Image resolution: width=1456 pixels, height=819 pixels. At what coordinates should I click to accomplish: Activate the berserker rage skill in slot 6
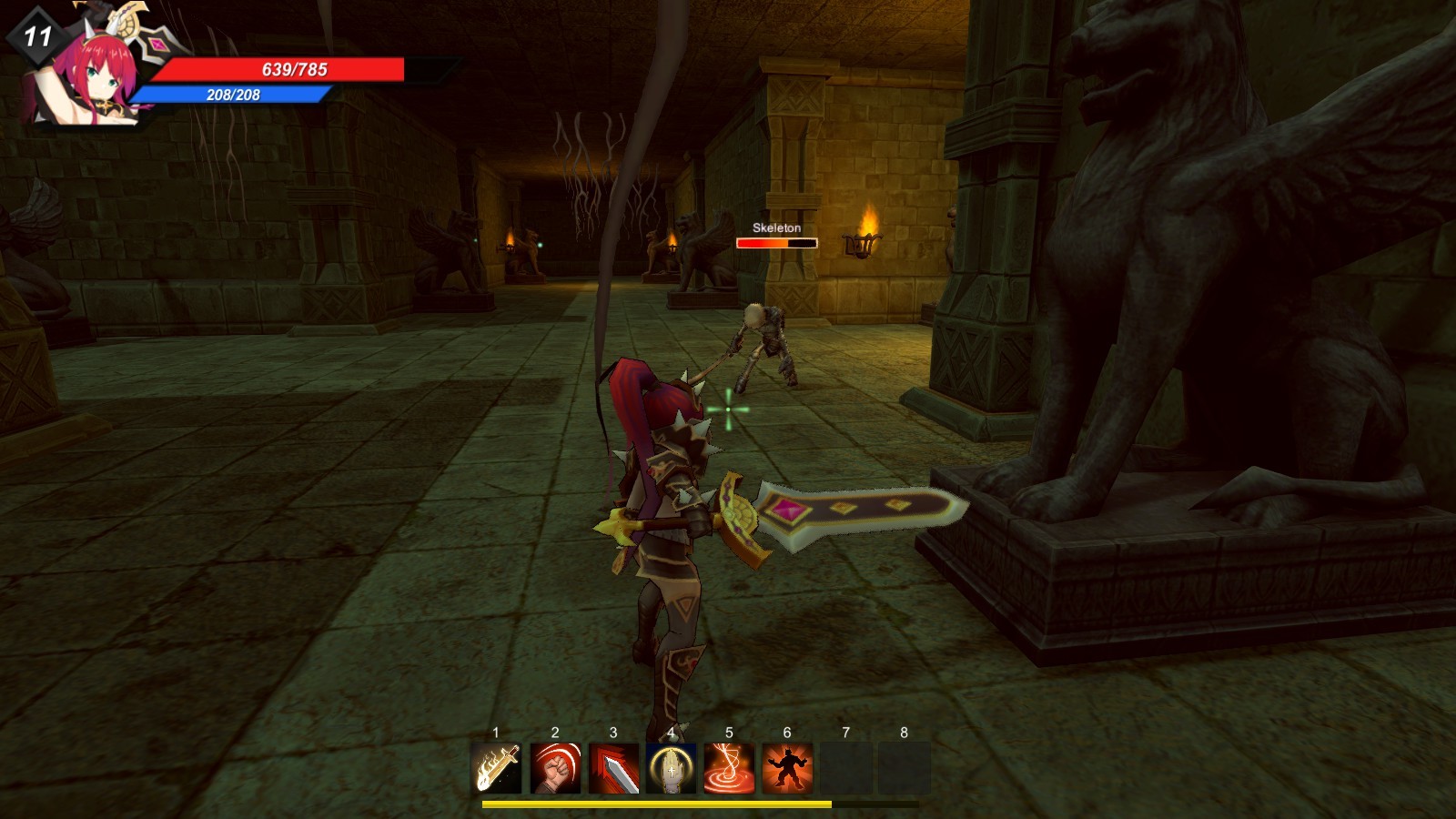788,767
